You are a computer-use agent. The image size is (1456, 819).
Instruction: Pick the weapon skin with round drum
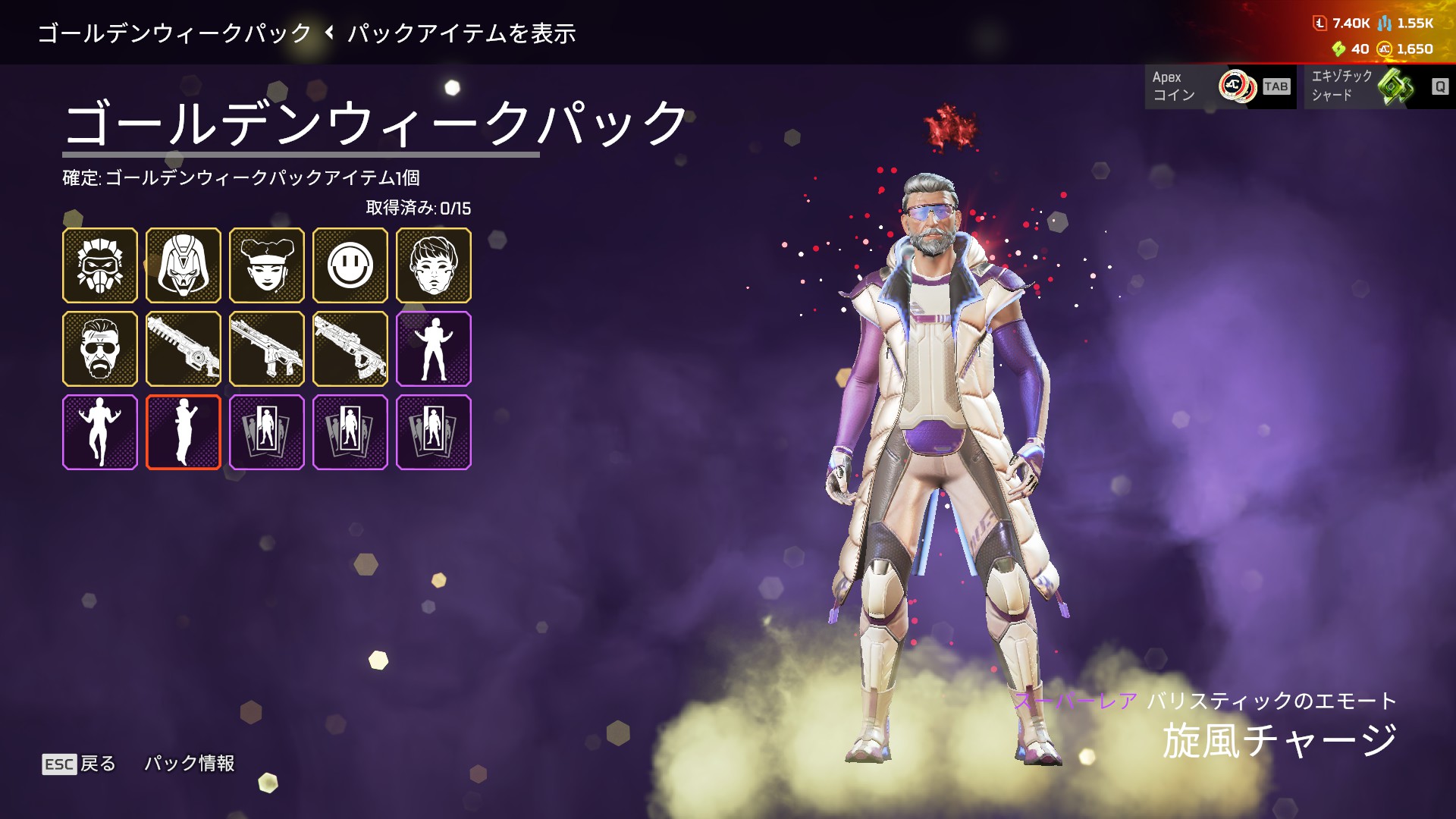tap(184, 349)
